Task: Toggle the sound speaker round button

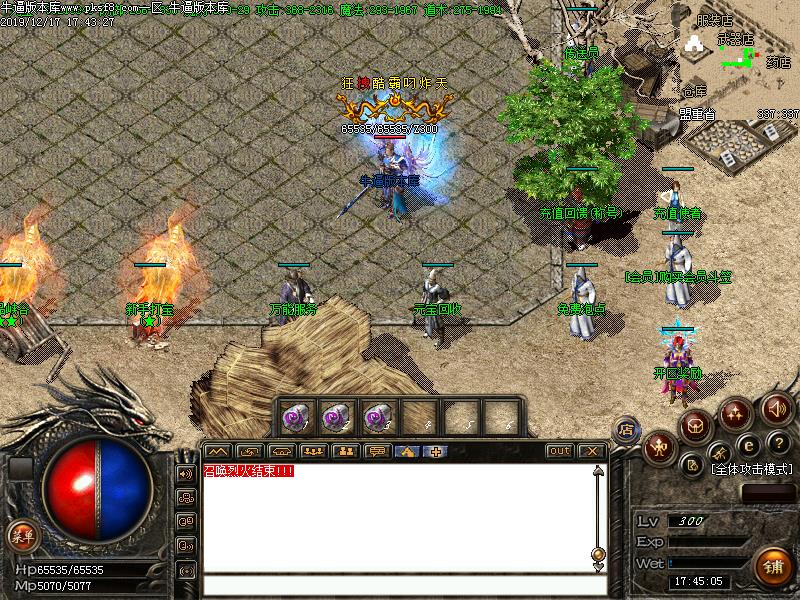Action: point(776,407)
